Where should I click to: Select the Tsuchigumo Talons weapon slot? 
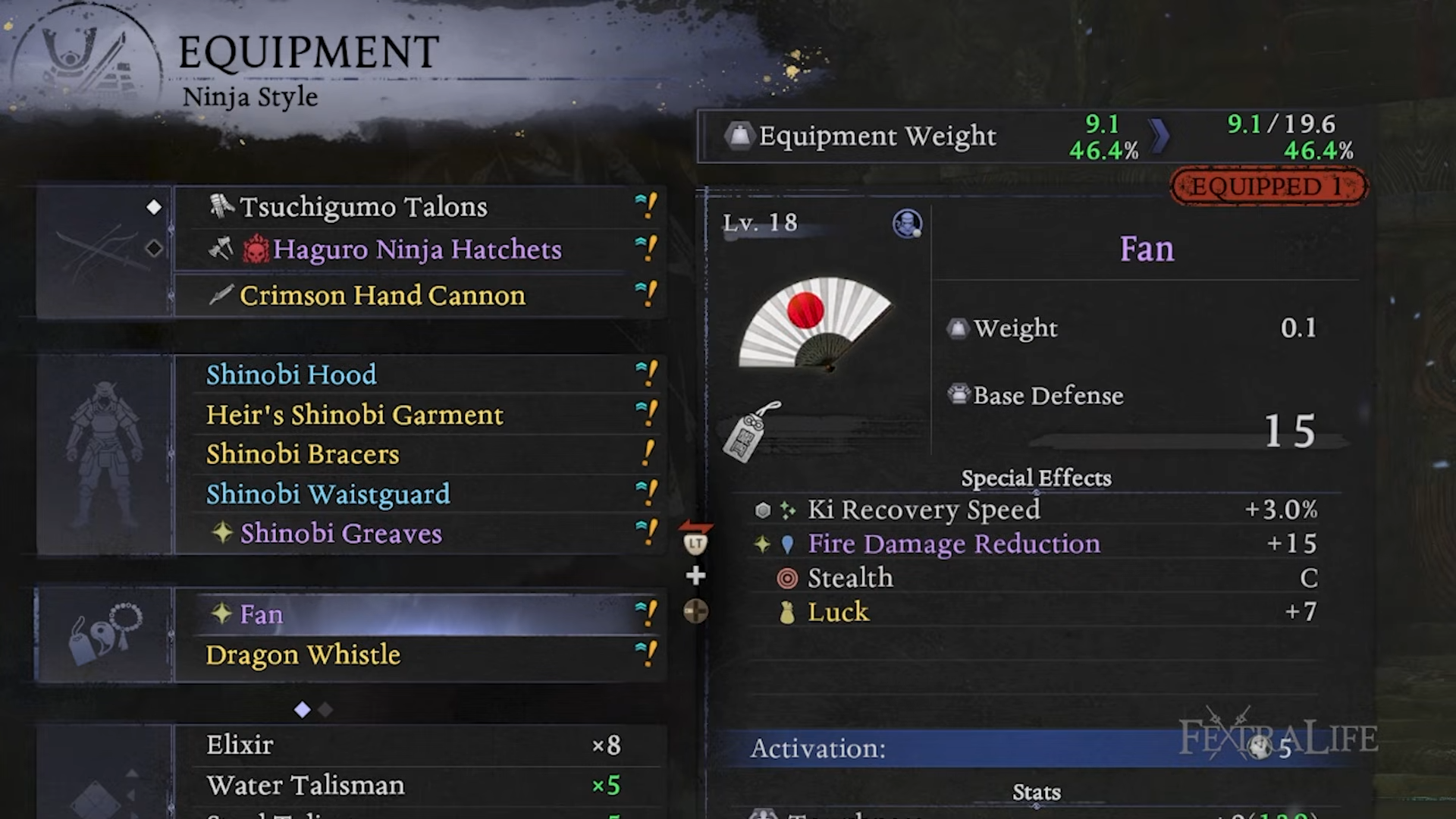tap(417, 207)
